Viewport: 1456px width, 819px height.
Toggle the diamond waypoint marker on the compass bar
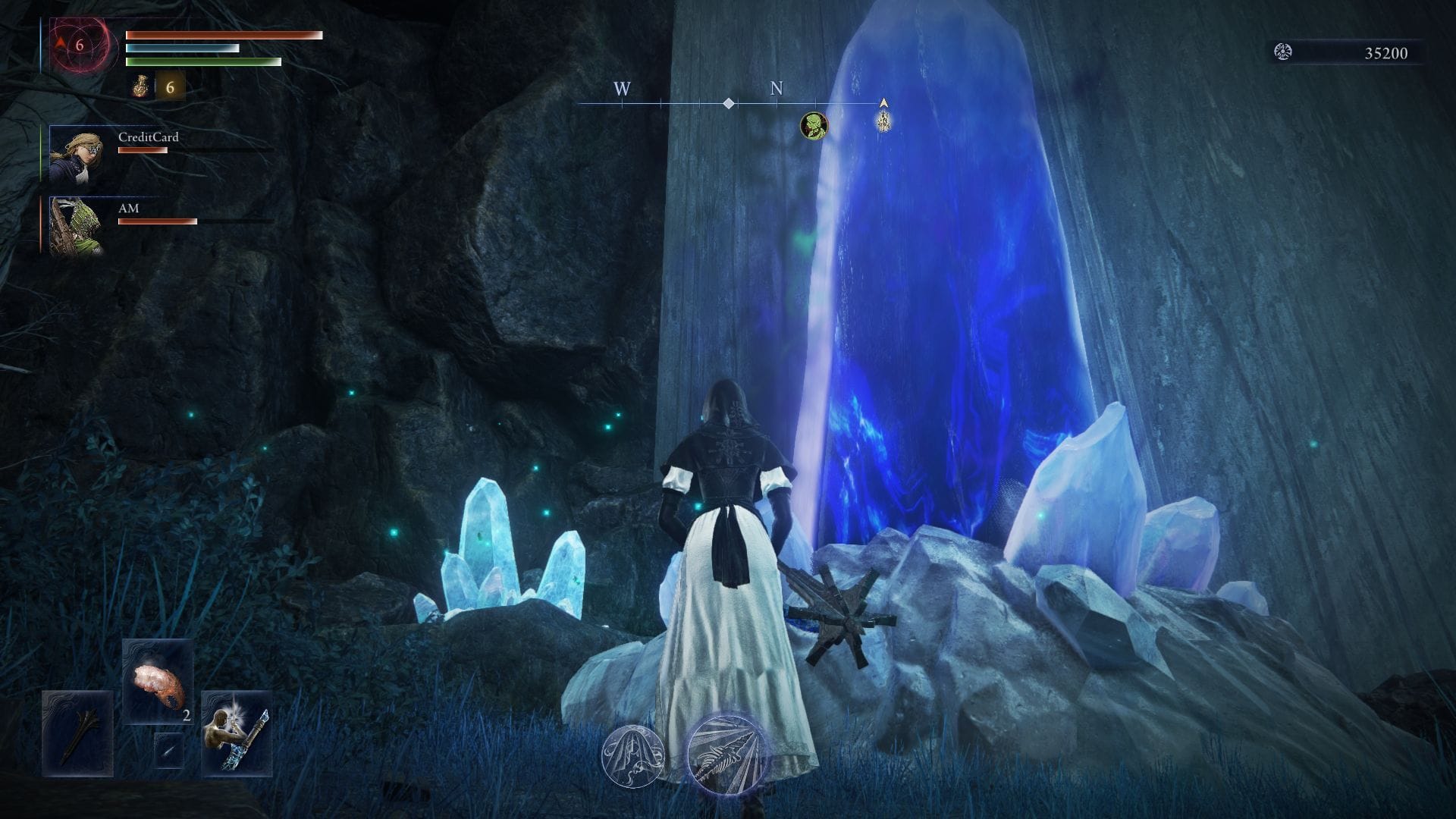(x=728, y=104)
